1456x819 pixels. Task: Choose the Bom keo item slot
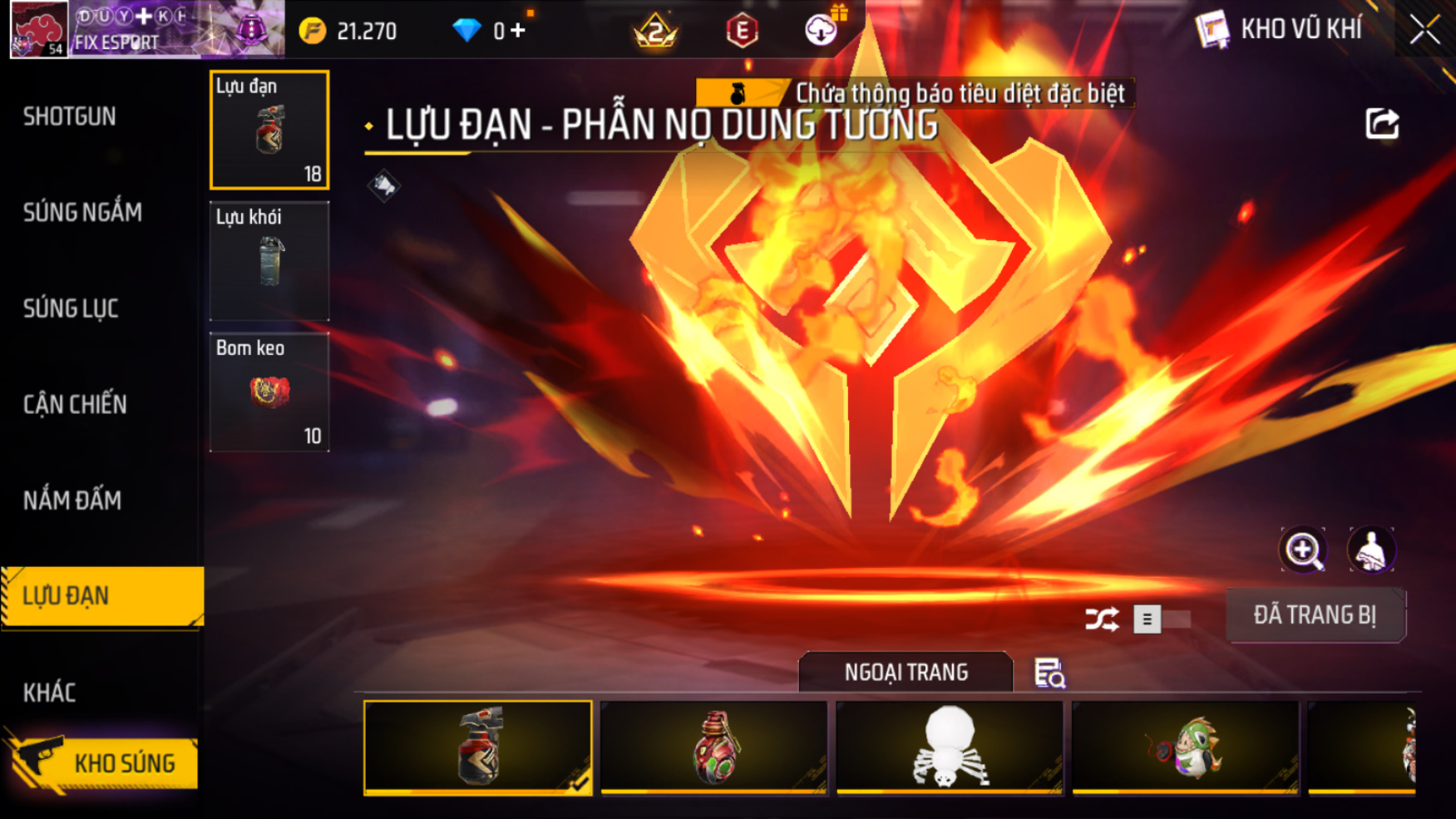click(x=269, y=392)
